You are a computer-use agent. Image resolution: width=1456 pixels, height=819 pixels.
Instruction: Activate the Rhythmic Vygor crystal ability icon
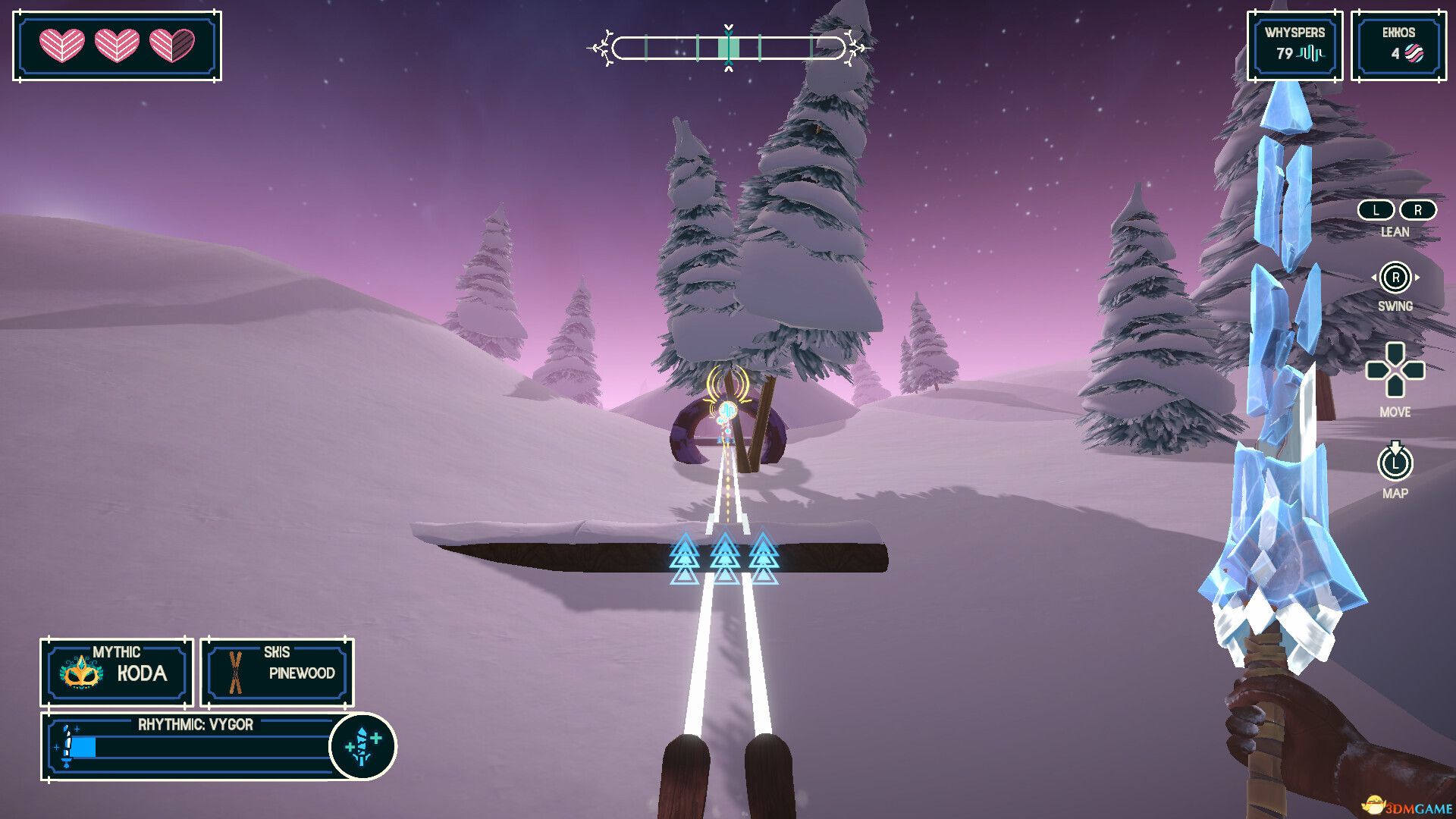pos(363,746)
